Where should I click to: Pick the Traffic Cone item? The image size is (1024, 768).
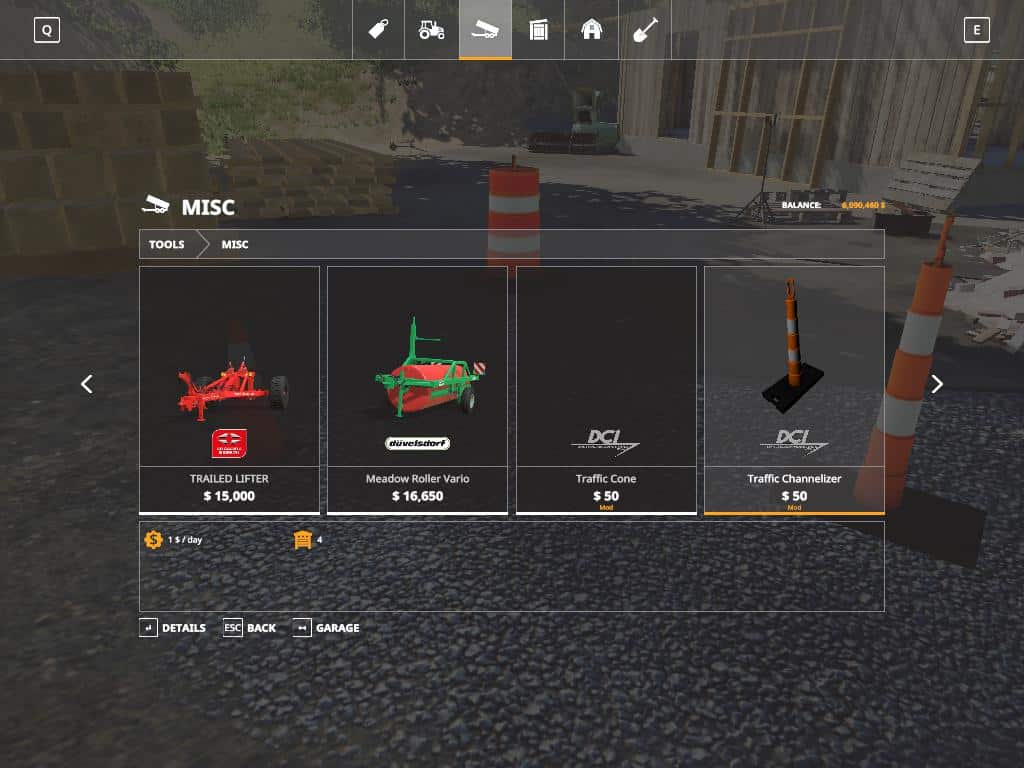tap(606, 390)
